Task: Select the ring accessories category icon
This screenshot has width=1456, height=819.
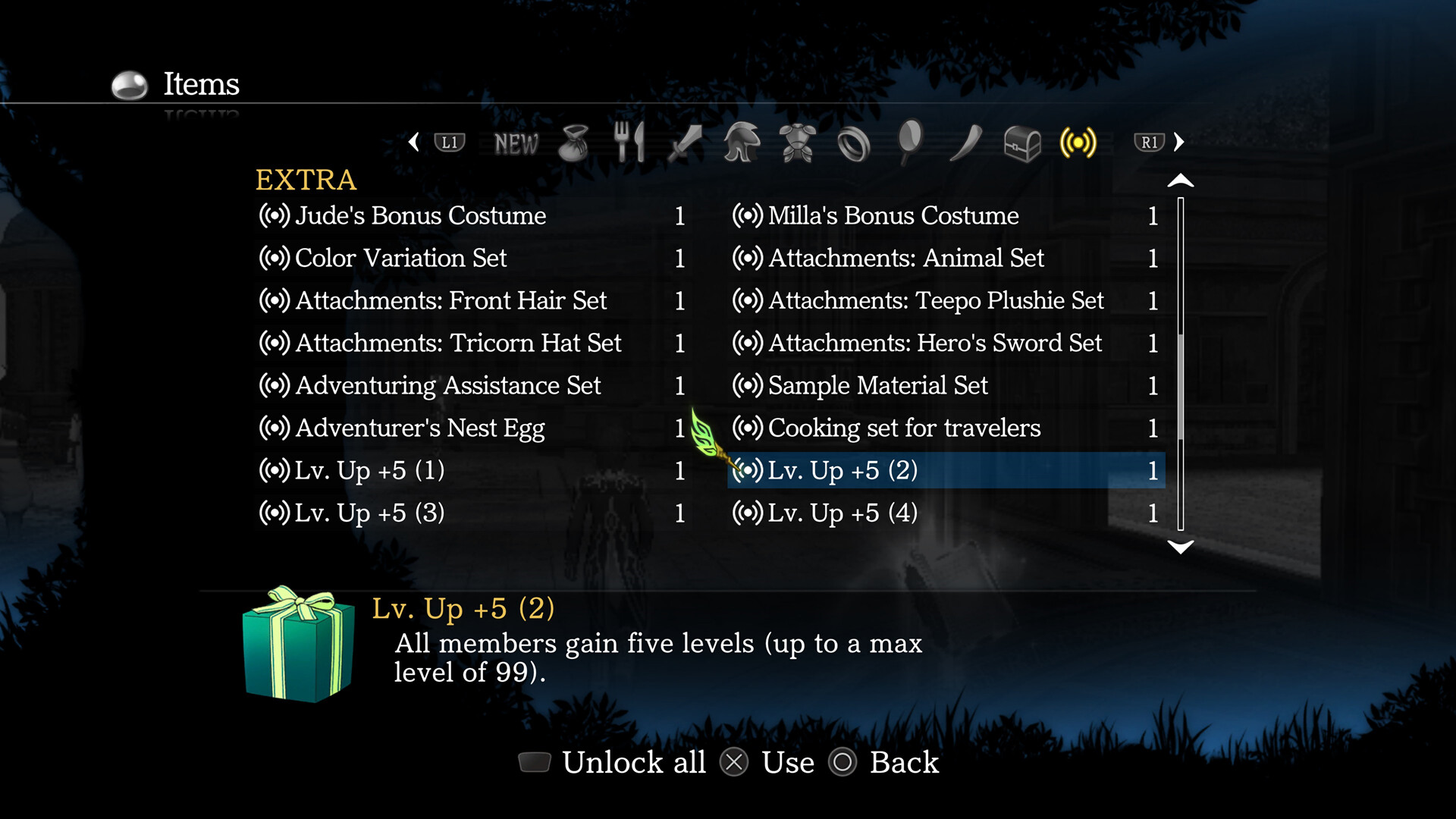Action: (x=854, y=143)
